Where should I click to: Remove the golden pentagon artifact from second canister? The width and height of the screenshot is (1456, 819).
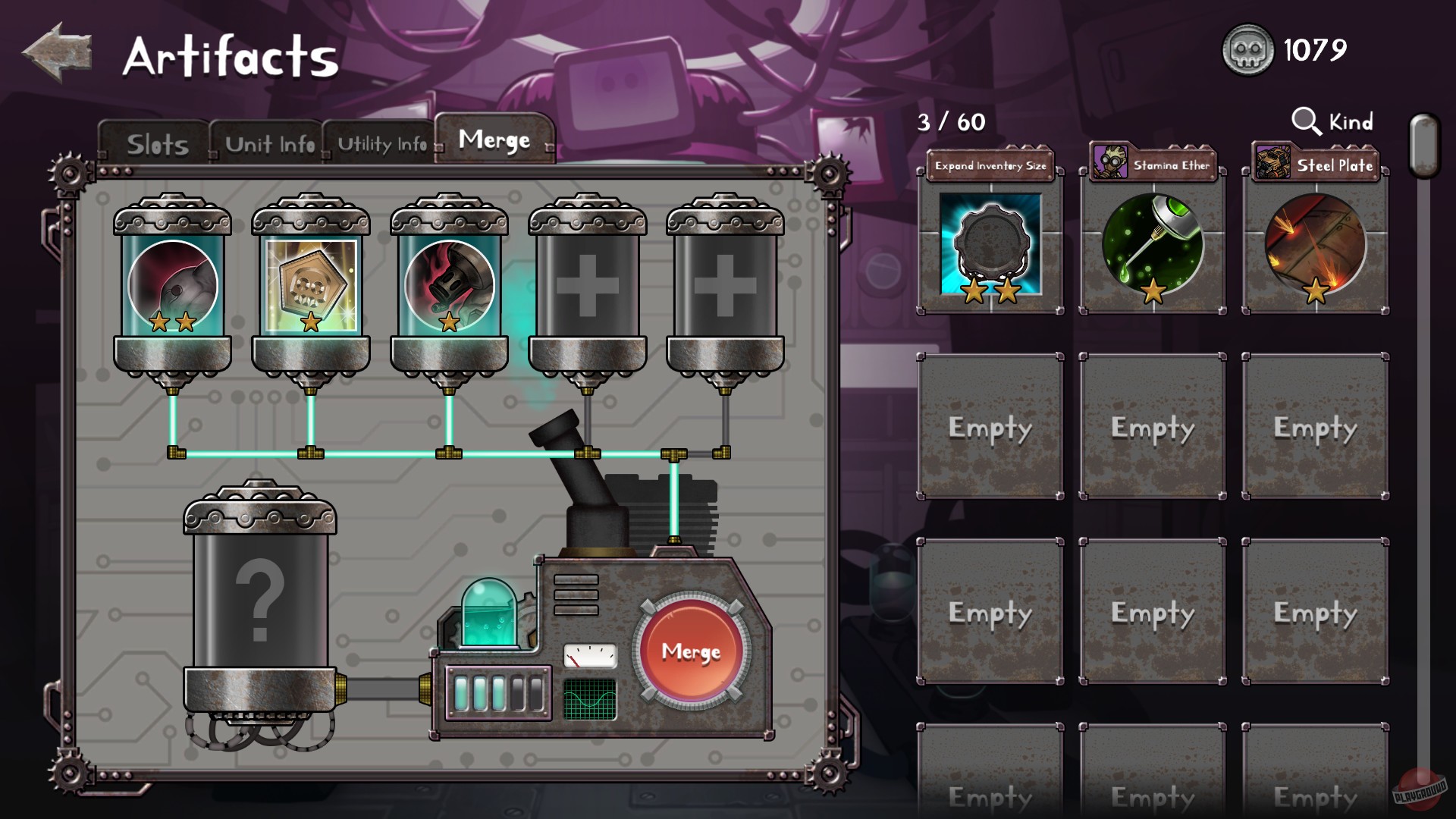point(311,284)
